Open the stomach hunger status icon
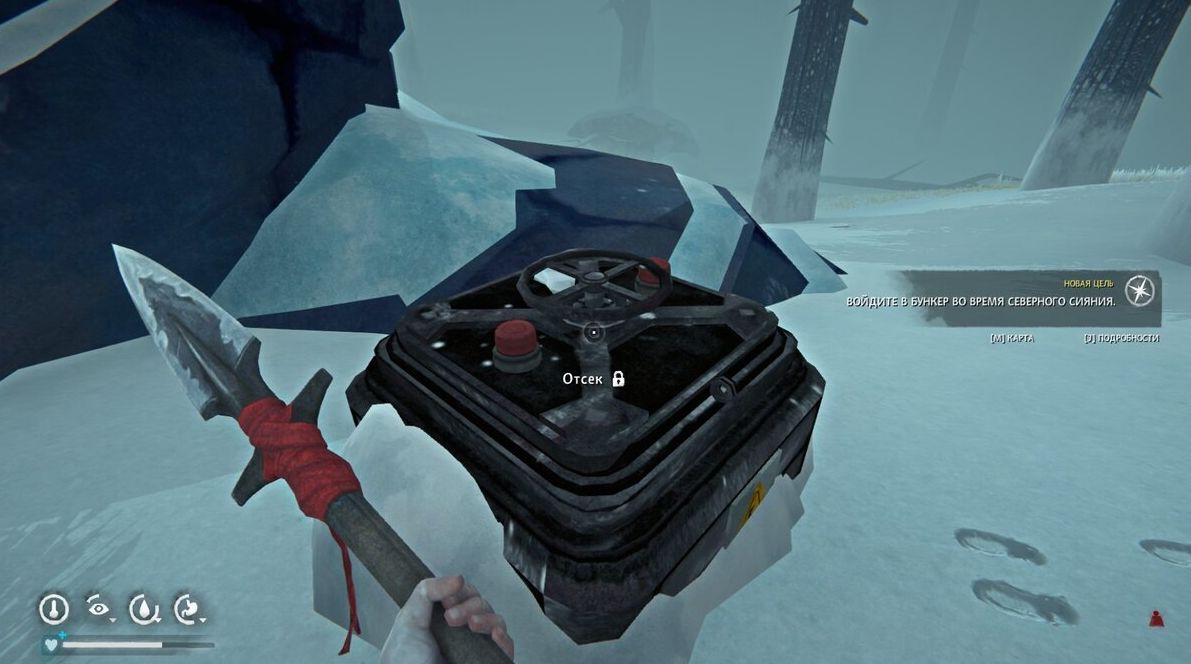This screenshot has height=664, width=1191. click(188, 608)
